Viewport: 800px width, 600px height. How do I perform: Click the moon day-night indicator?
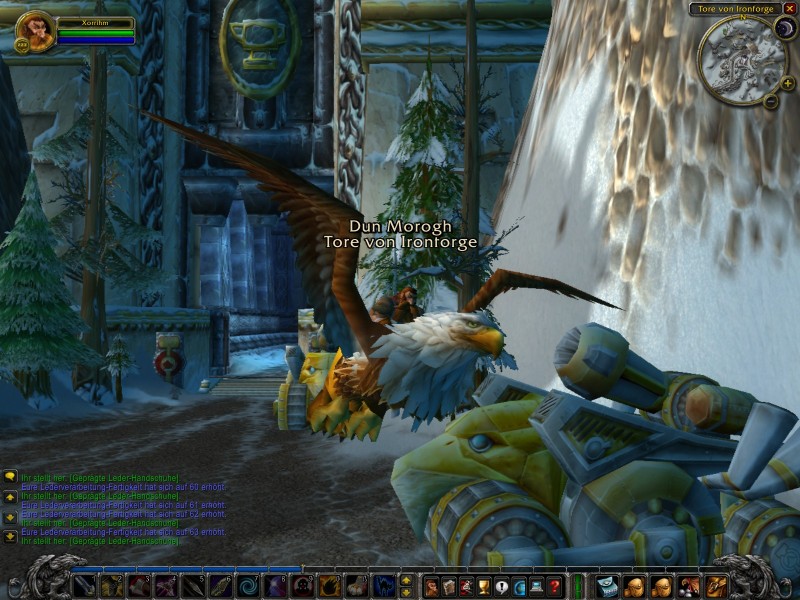[x=783, y=29]
